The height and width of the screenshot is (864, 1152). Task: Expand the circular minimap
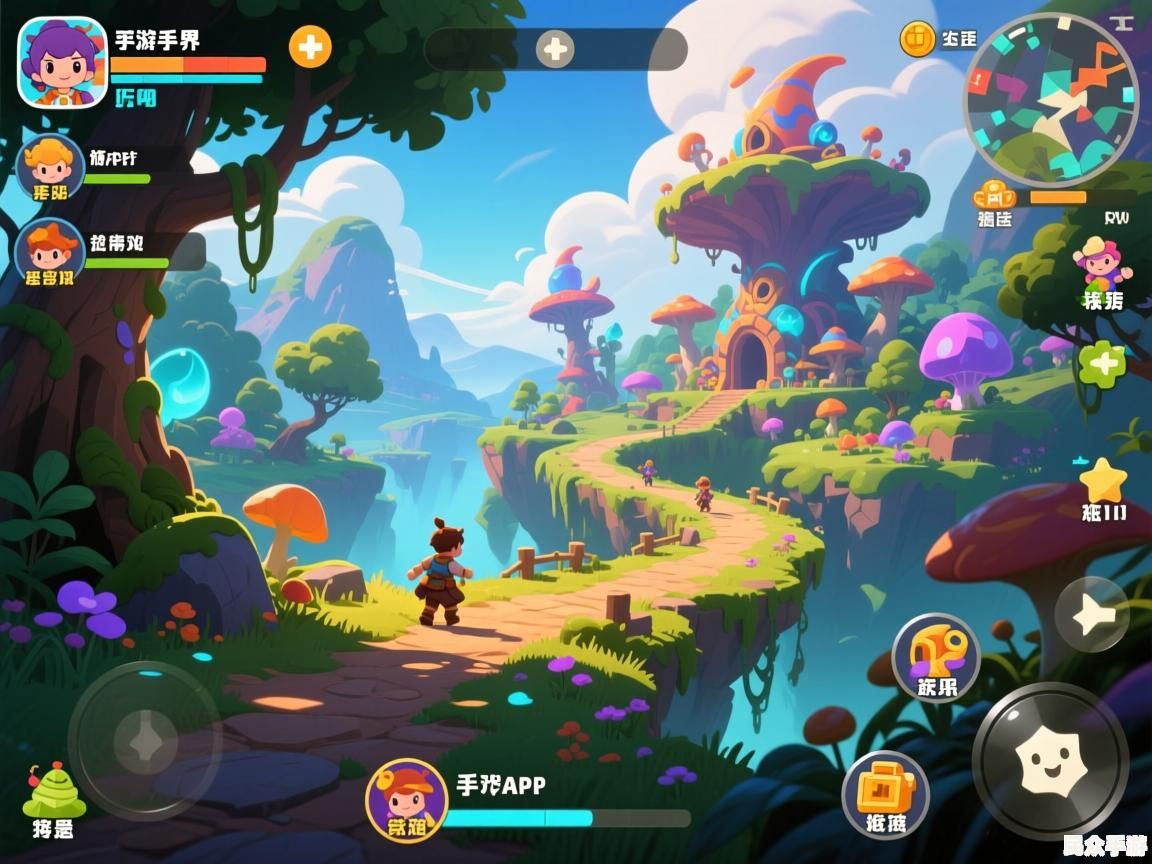[x=1050, y=99]
